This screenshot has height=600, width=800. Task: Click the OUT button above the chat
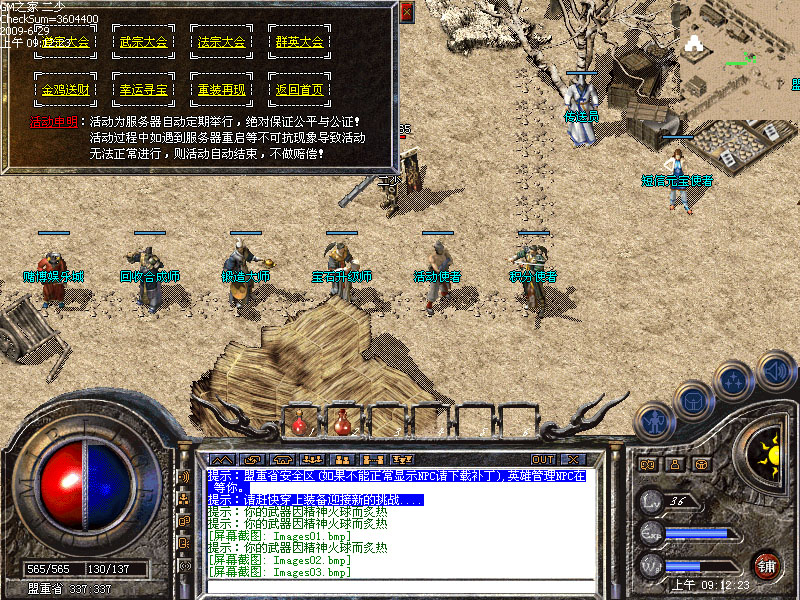pos(543,460)
